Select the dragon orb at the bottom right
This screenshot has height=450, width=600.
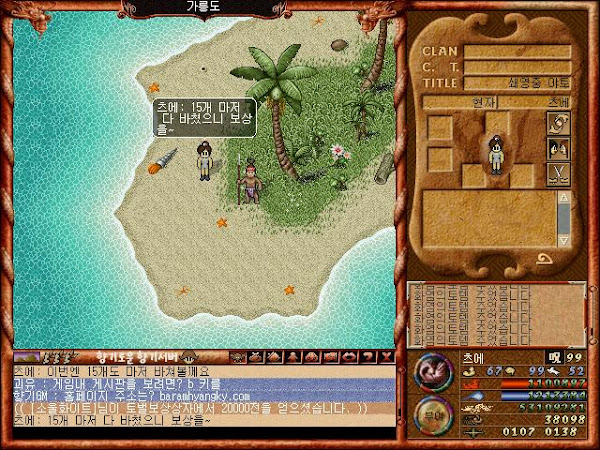coord(432,371)
